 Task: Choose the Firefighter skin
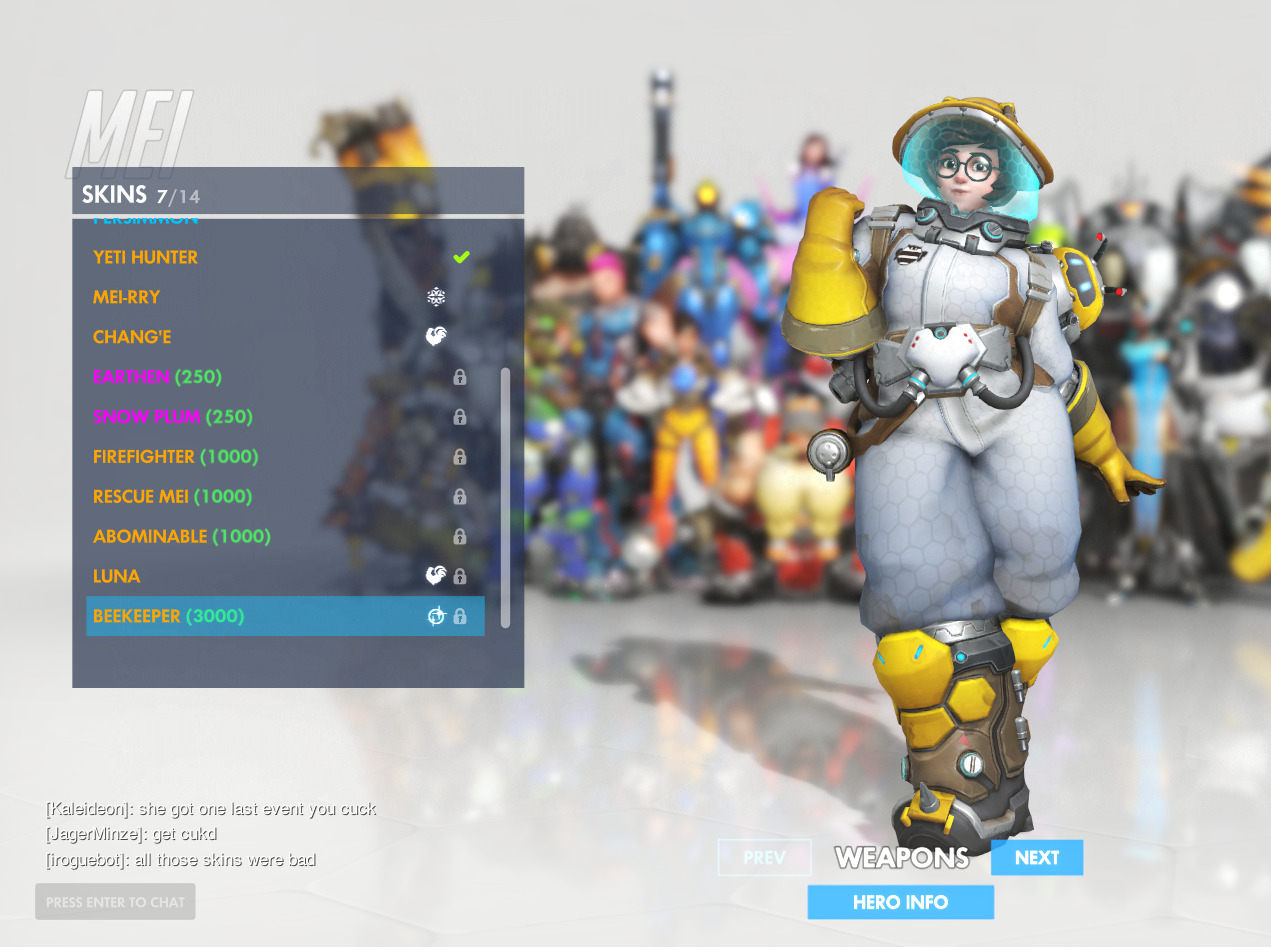175,457
